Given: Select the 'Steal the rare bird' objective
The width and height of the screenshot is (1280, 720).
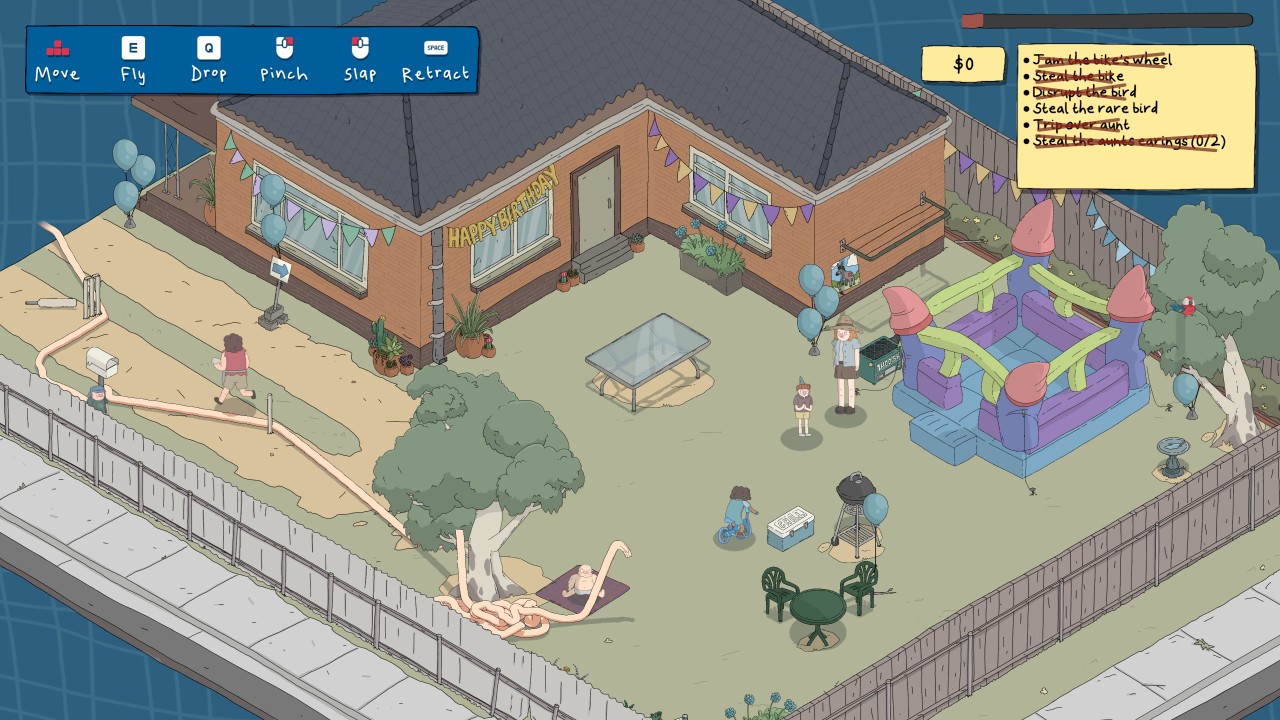Looking at the screenshot, I should (1095, 108).
